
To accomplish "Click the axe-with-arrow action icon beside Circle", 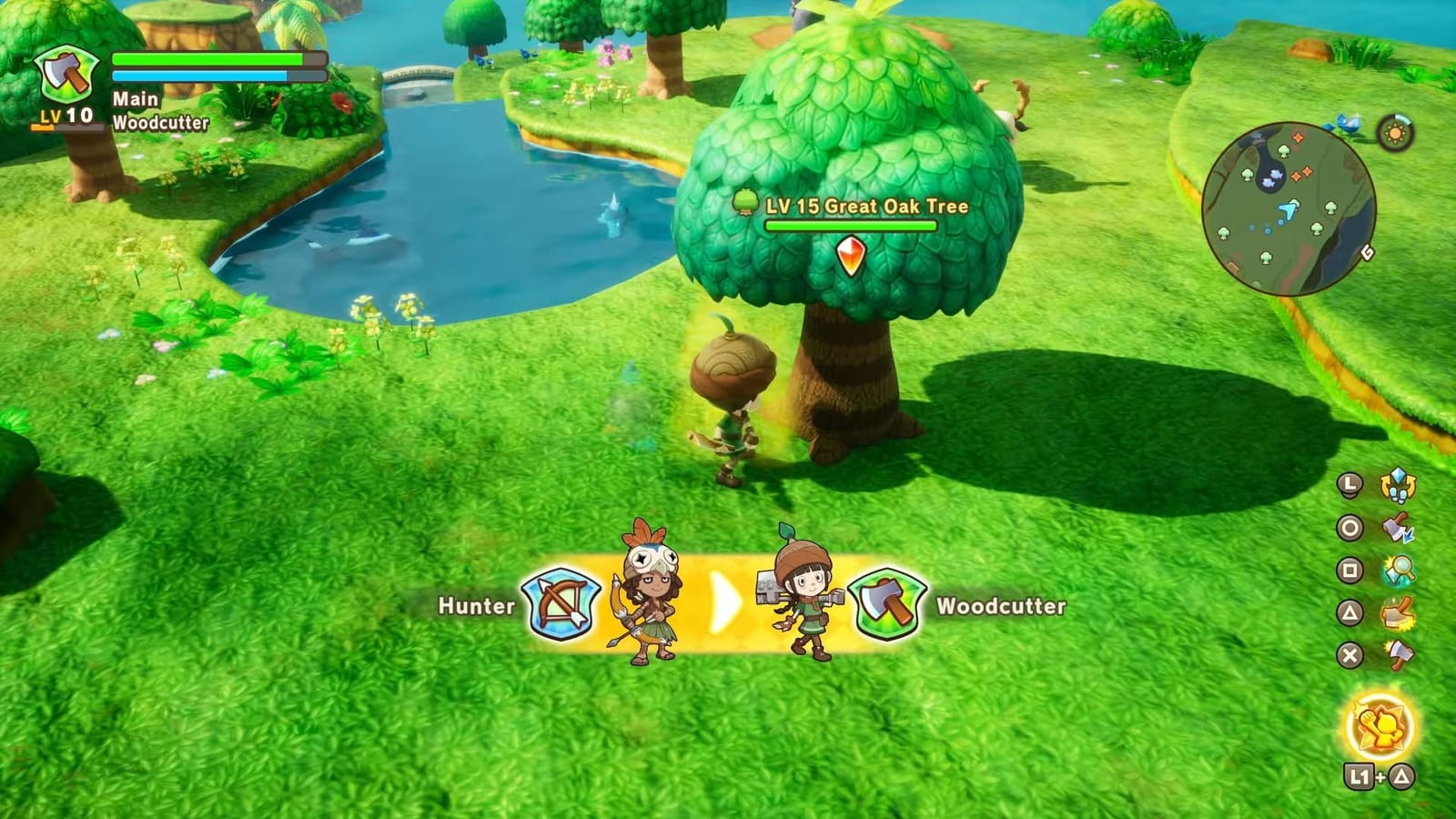I will pyautogui.click(x=1397, y=526).
